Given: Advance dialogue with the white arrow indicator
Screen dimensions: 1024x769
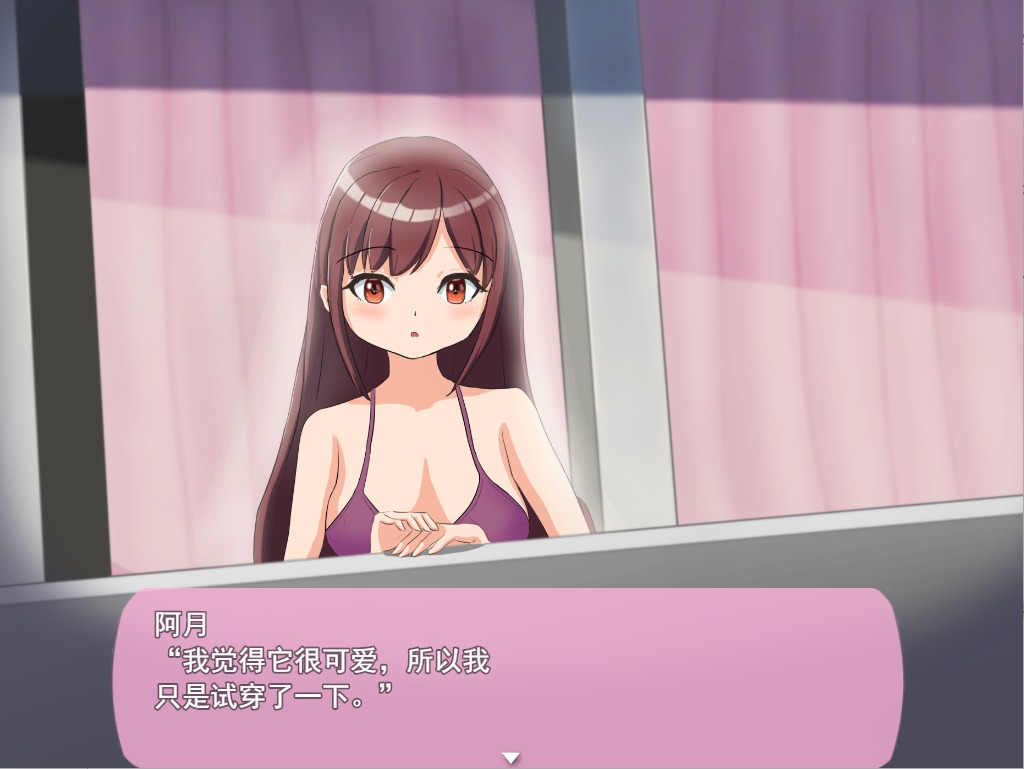Looking at the screenshot, I should (511, 758).
